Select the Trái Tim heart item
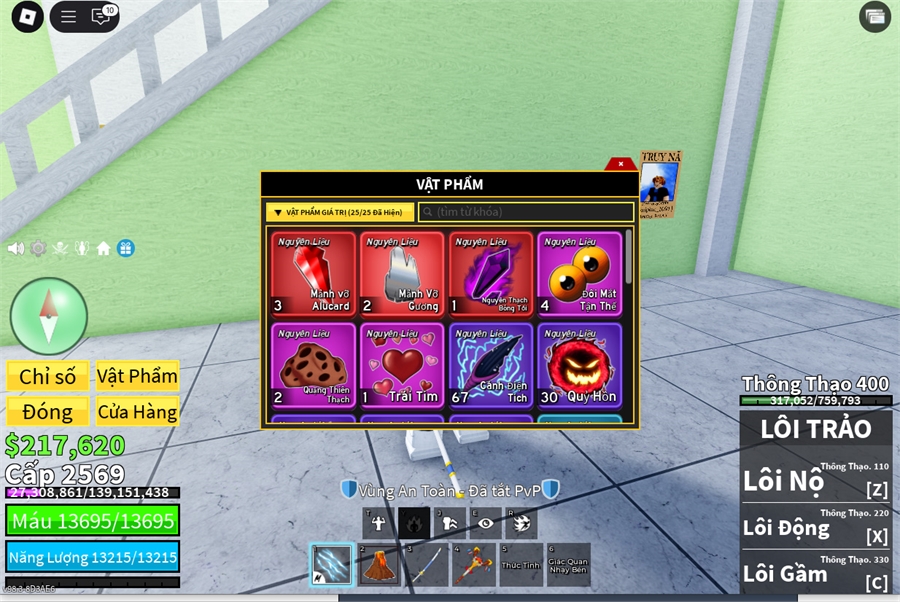This screenshot has width=900, height=602. 402,365
